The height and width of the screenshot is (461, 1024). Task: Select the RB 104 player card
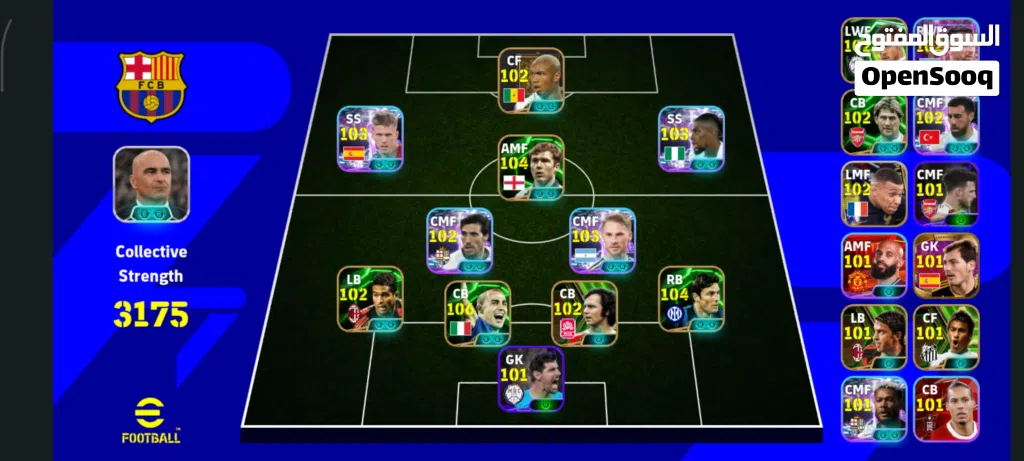pos(691,298)
